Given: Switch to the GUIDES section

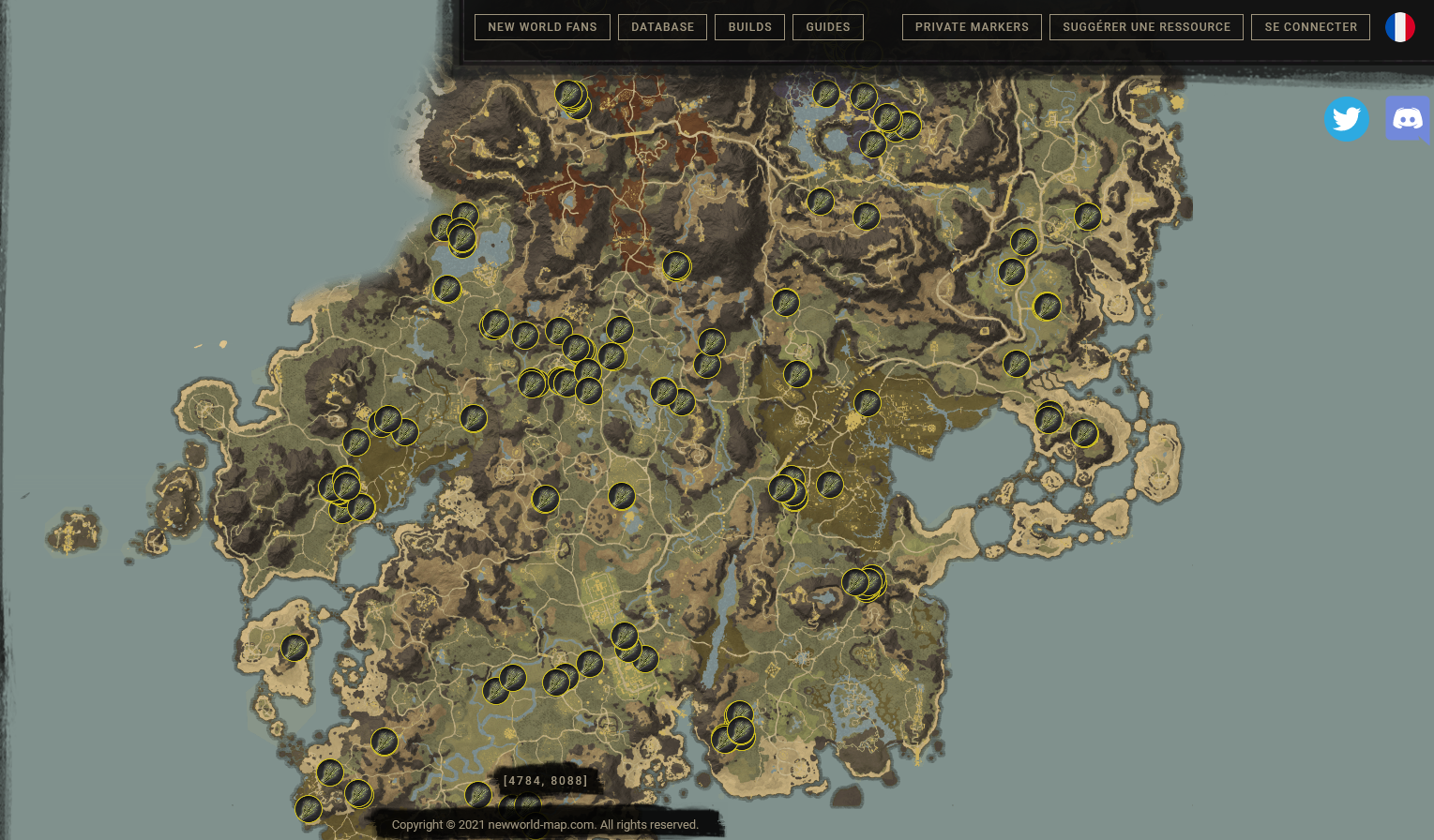Looking at the screenshot, I should (828, 27).
